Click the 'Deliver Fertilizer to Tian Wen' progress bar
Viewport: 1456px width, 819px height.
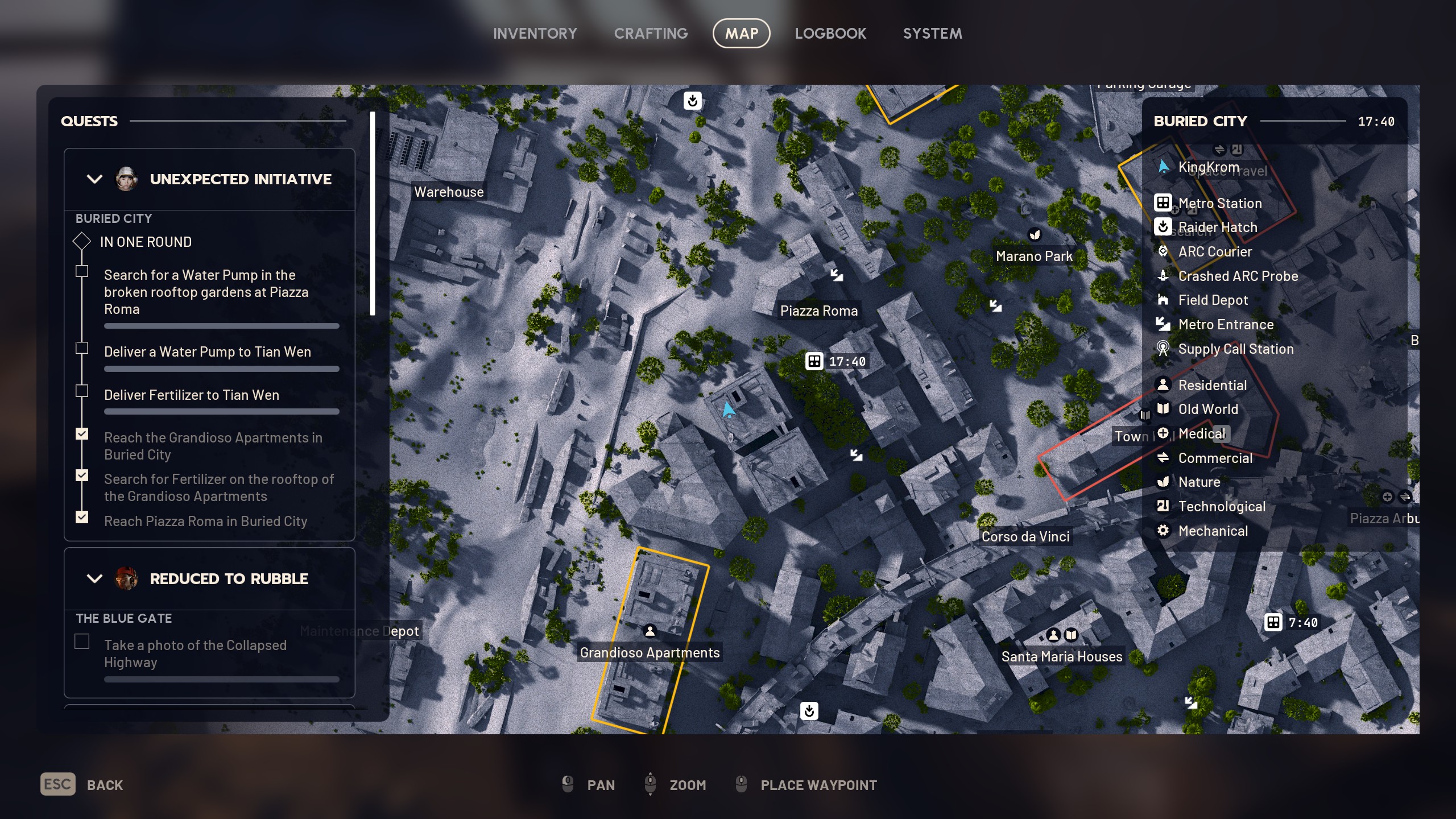pyautogui.click(x=221, y=411)
